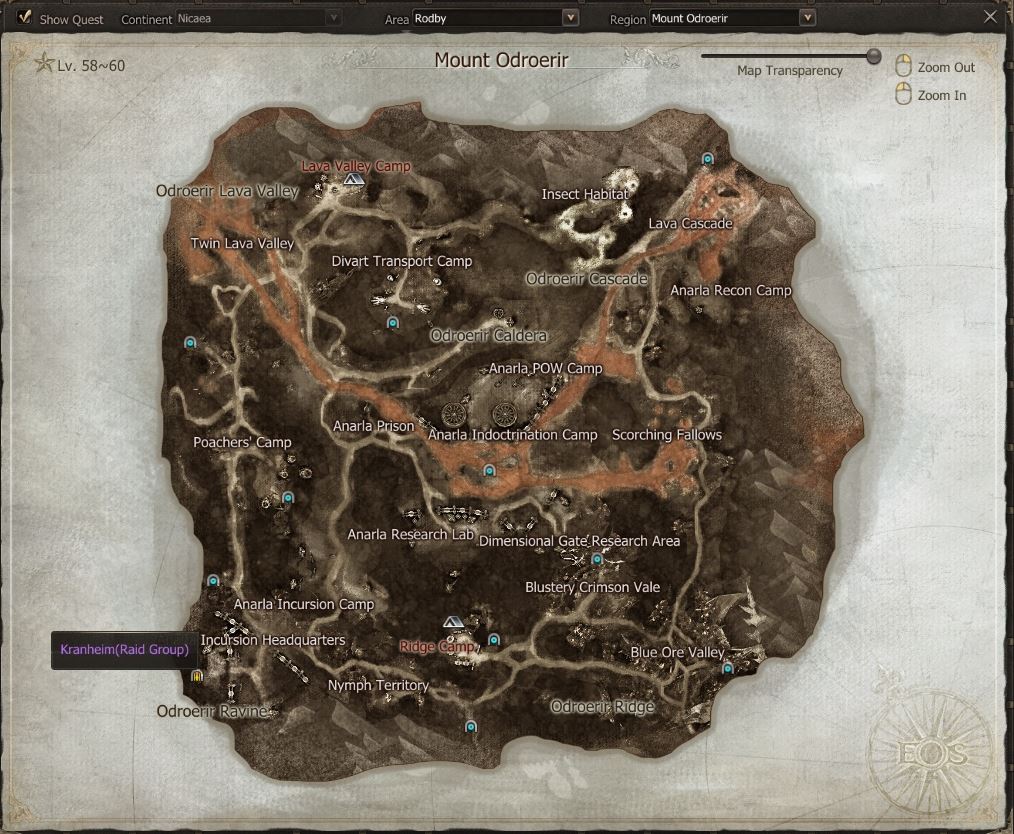Select the Lava Valley Camp tent marker

pos(353,179)
